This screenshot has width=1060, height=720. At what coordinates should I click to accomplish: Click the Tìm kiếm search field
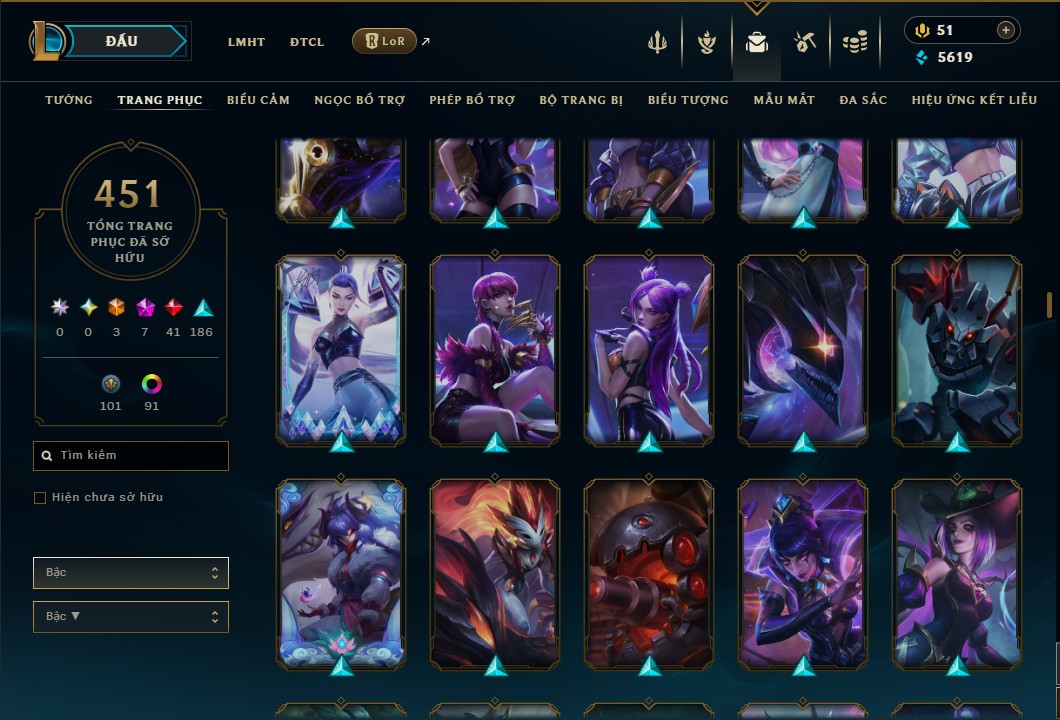131,456
